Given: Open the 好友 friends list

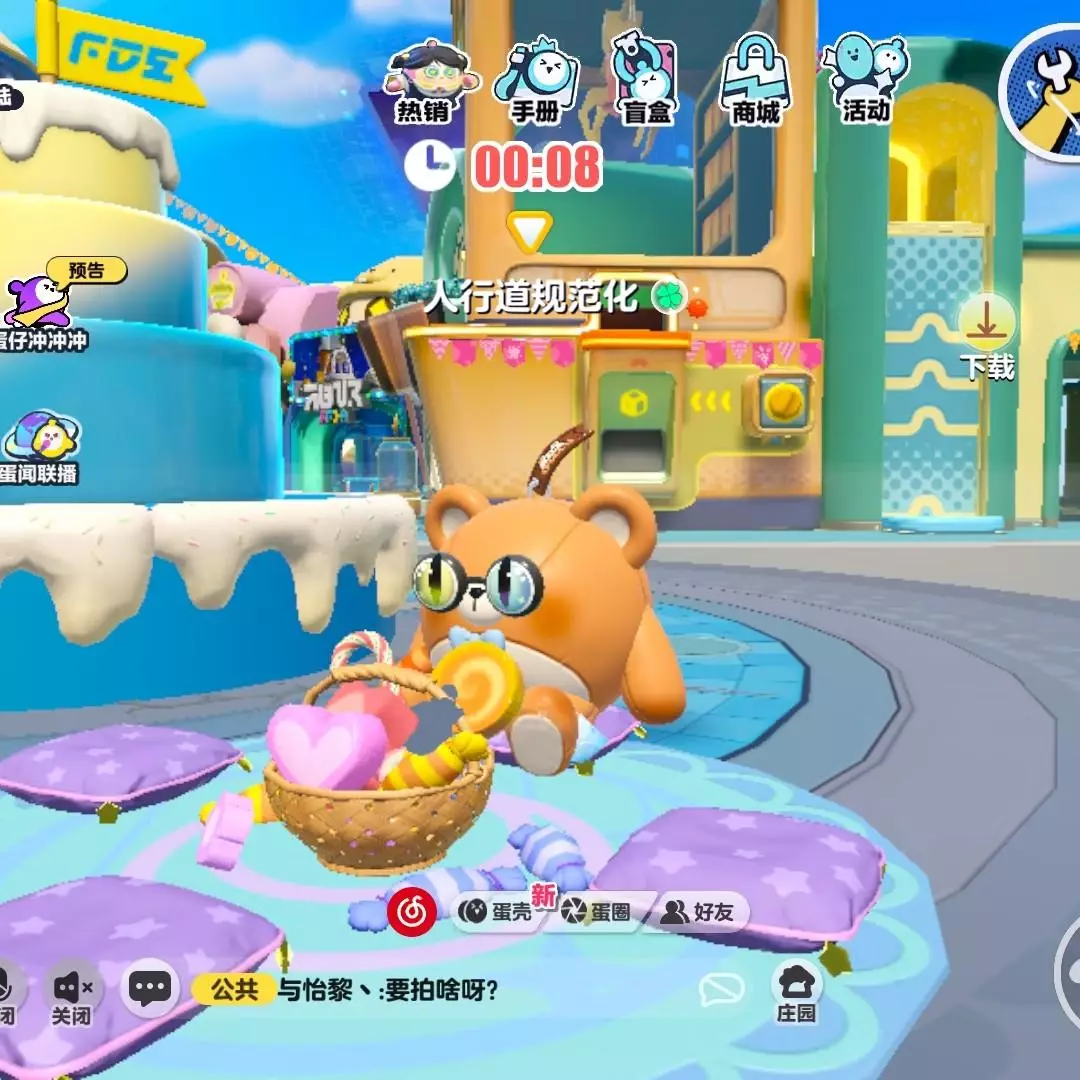Looking at the screenshot, I should 698,912.
